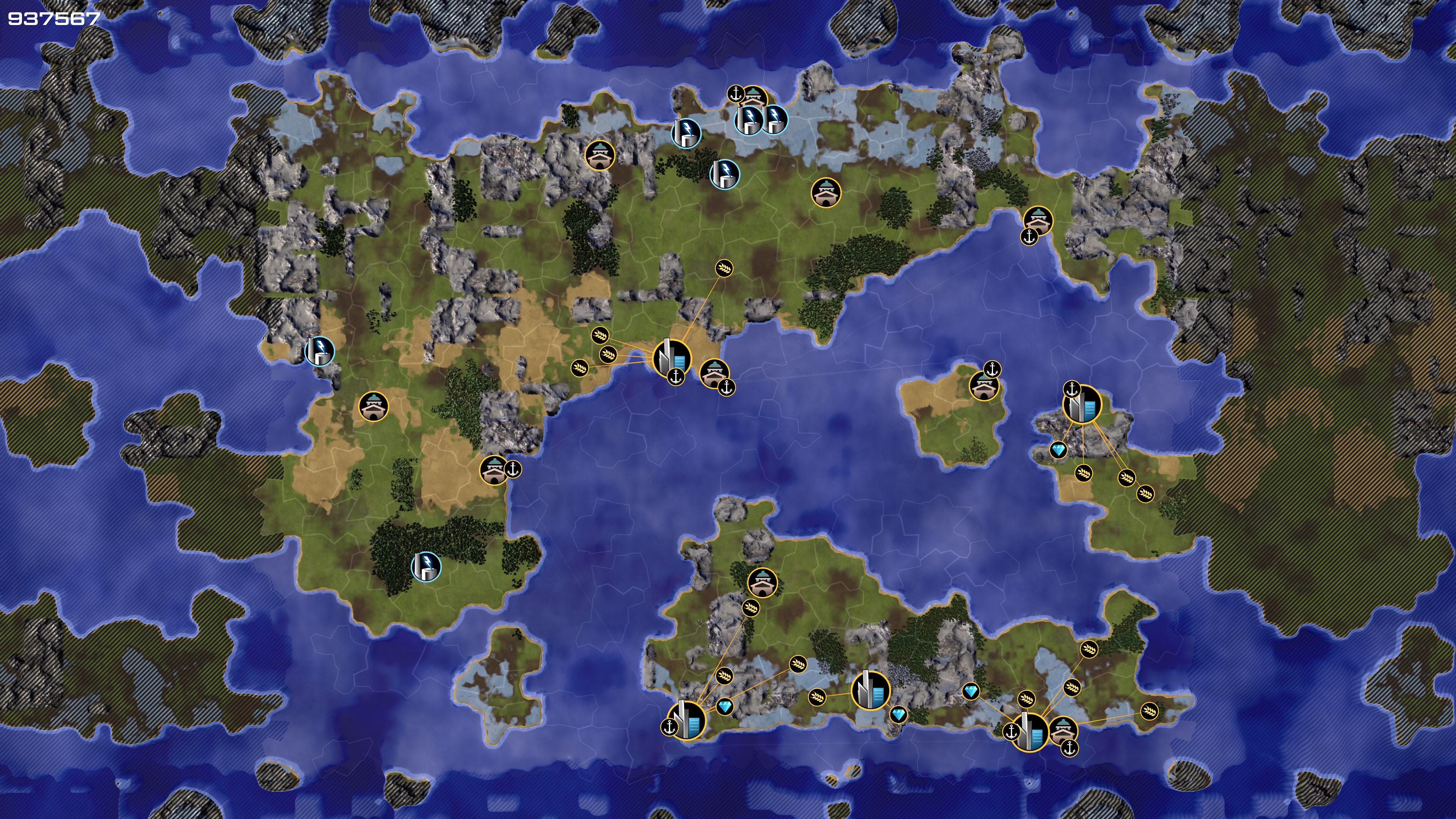Choose the northernmost wheat marker above the central city

point(724,268)
